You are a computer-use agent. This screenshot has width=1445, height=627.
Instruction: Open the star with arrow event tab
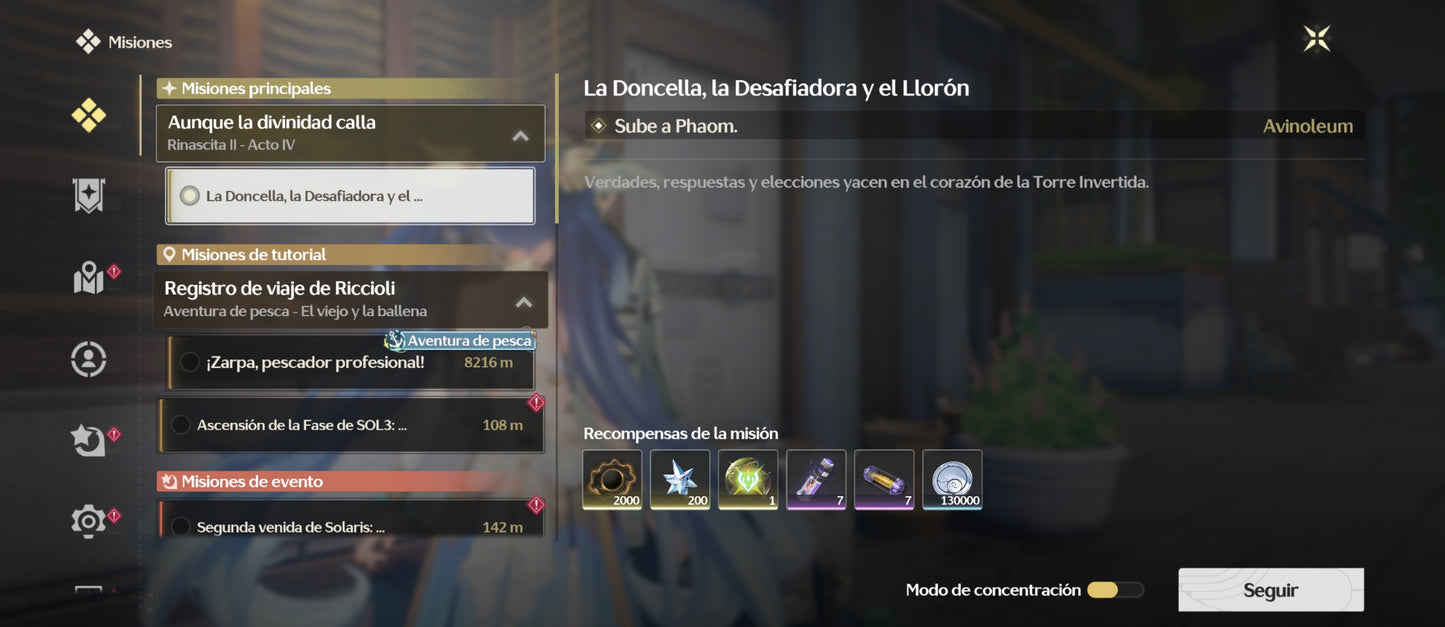(89, 440)
